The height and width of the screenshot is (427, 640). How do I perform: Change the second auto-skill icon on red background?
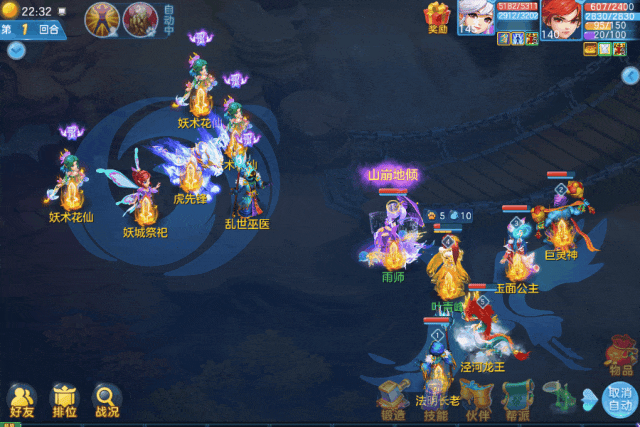tap(138, 17)
